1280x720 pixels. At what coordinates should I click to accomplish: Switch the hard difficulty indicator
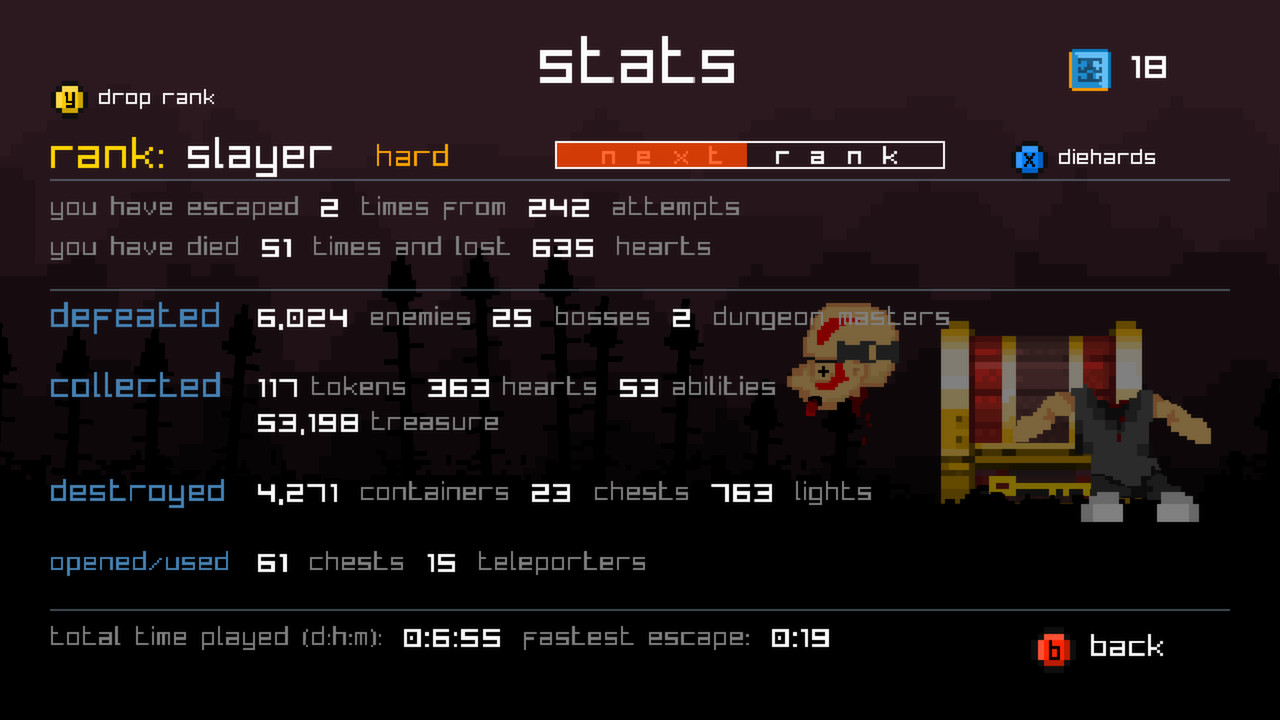(x=410, y=156)
